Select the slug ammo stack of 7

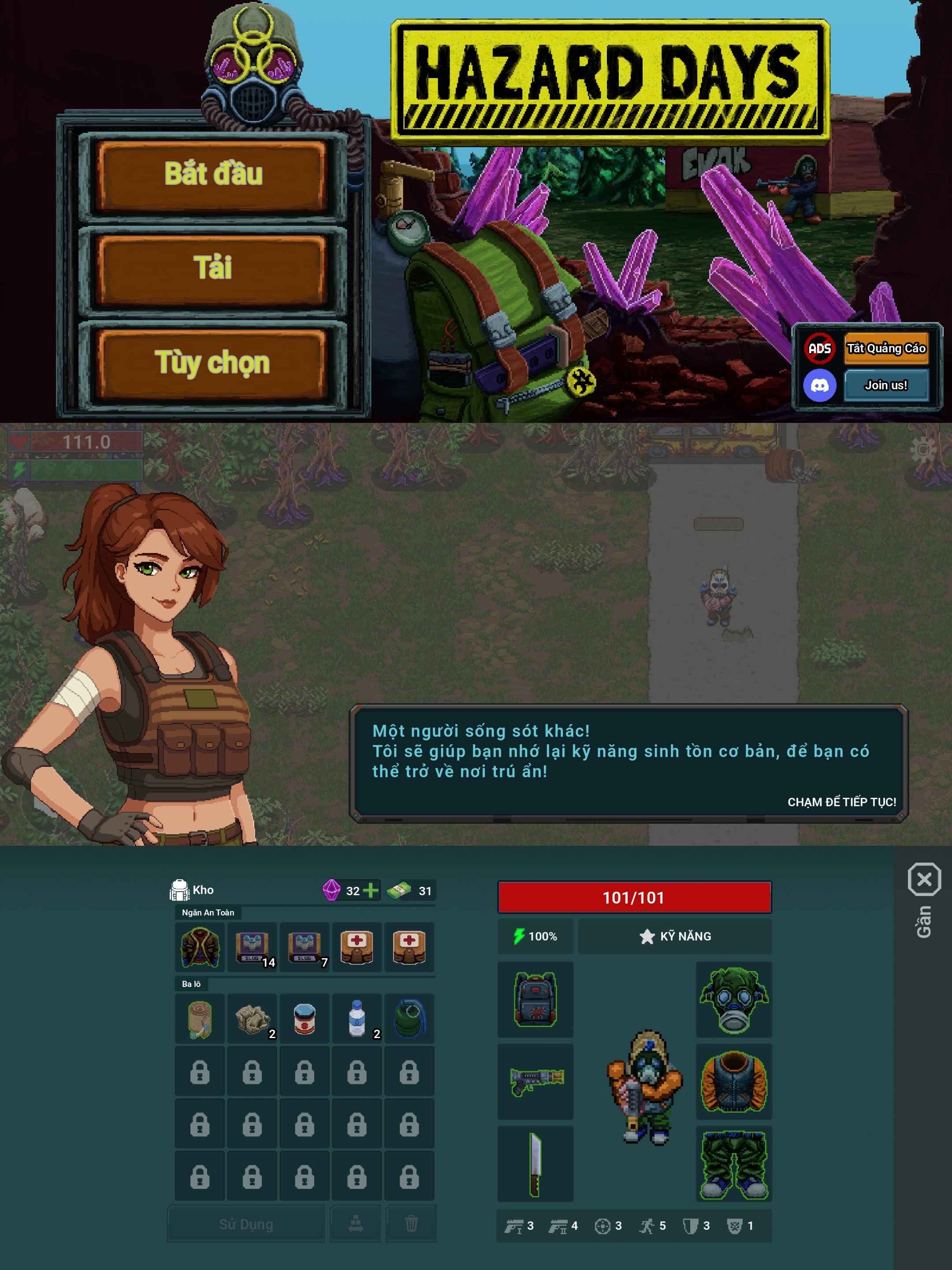pyautogui.click(x=305, y=947)
